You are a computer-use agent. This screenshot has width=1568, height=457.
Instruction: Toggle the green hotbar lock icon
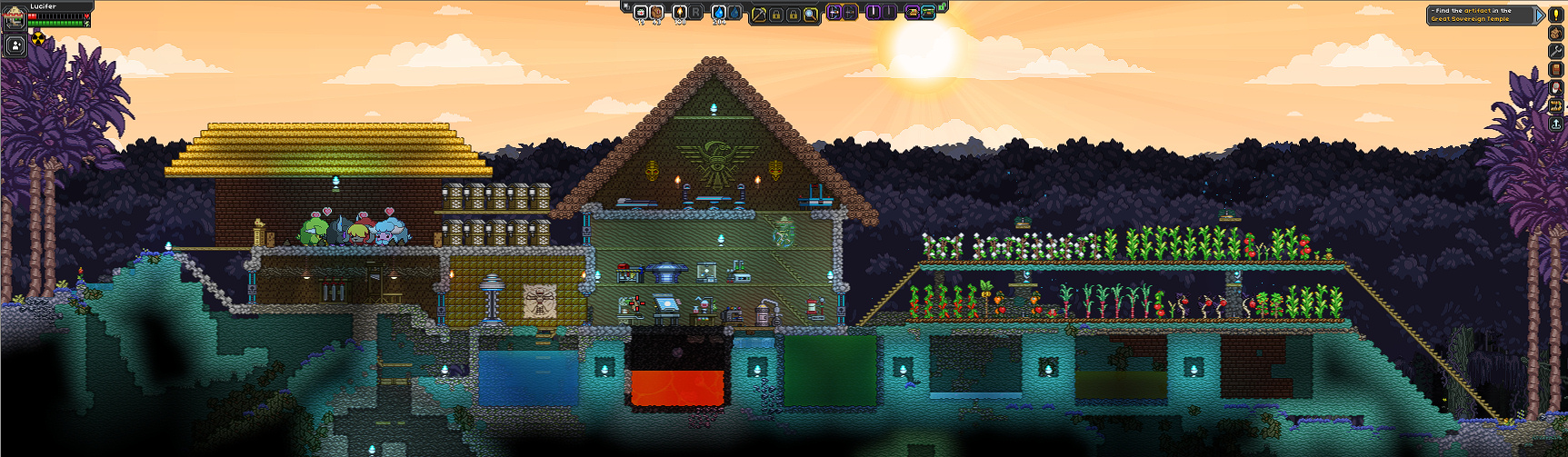pyautogui.click(x=943, y=7)
